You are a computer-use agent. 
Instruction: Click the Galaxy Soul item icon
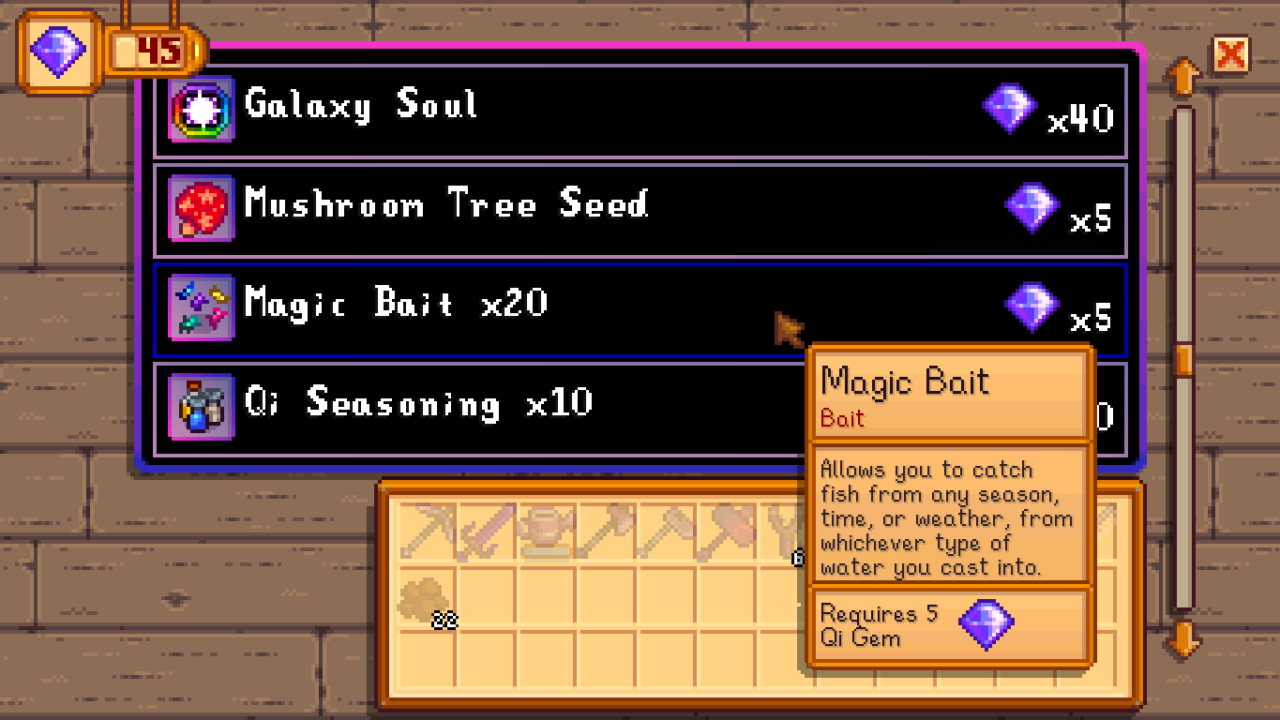(201, 107)
